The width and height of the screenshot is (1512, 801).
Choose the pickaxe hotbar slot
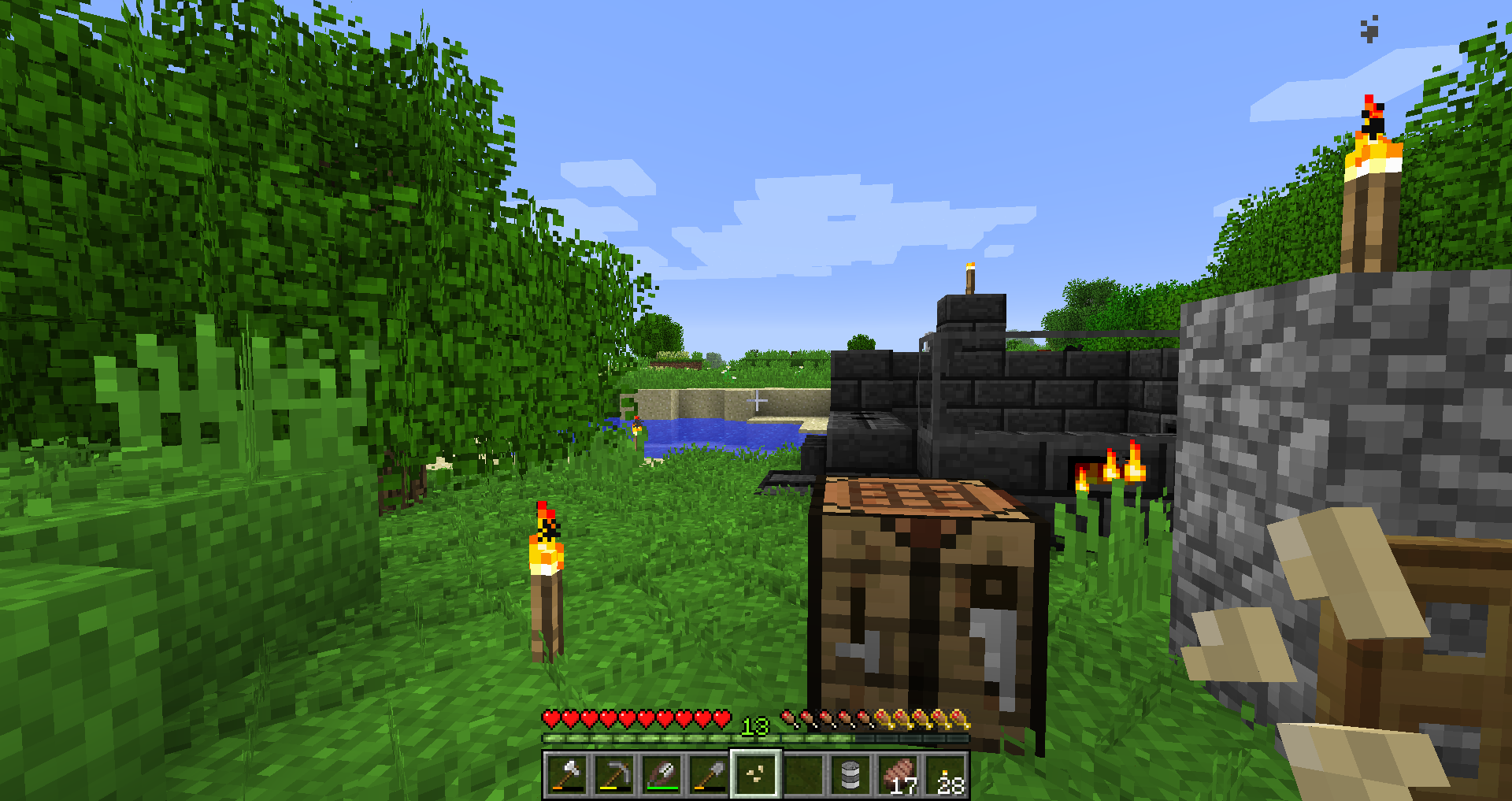(614, 775)
